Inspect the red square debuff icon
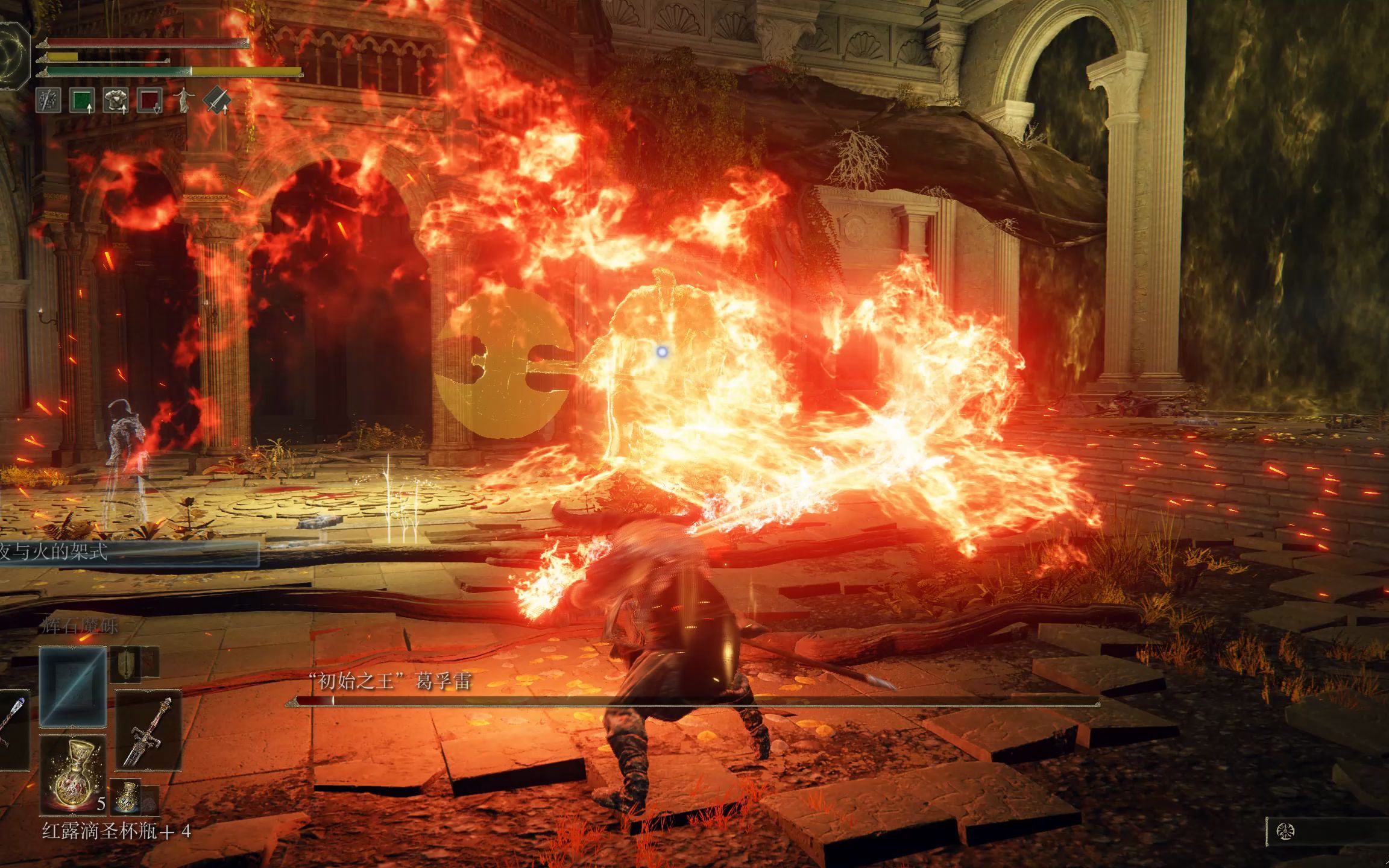This screenshot has height=868, width=1389. tap(150, 100)
